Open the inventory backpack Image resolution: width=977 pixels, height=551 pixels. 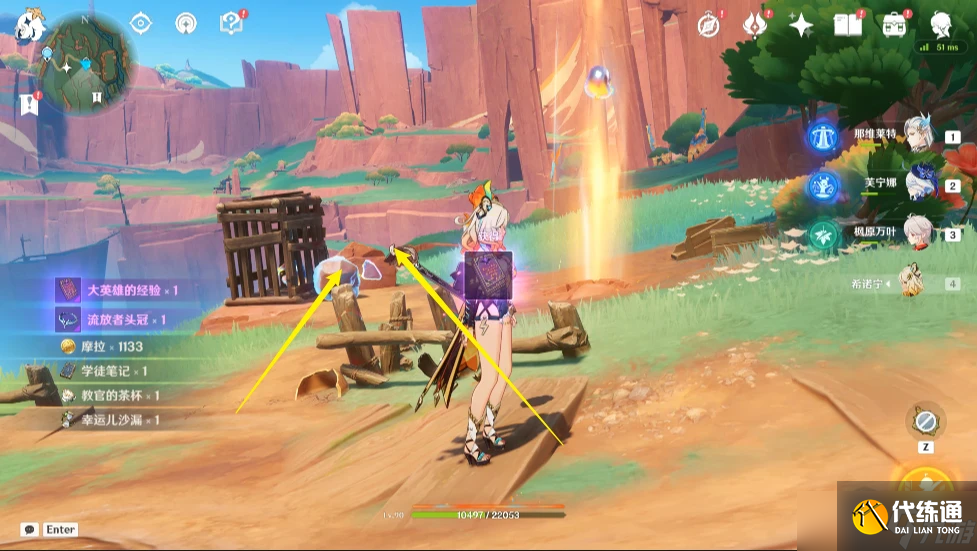coord(893,25)
